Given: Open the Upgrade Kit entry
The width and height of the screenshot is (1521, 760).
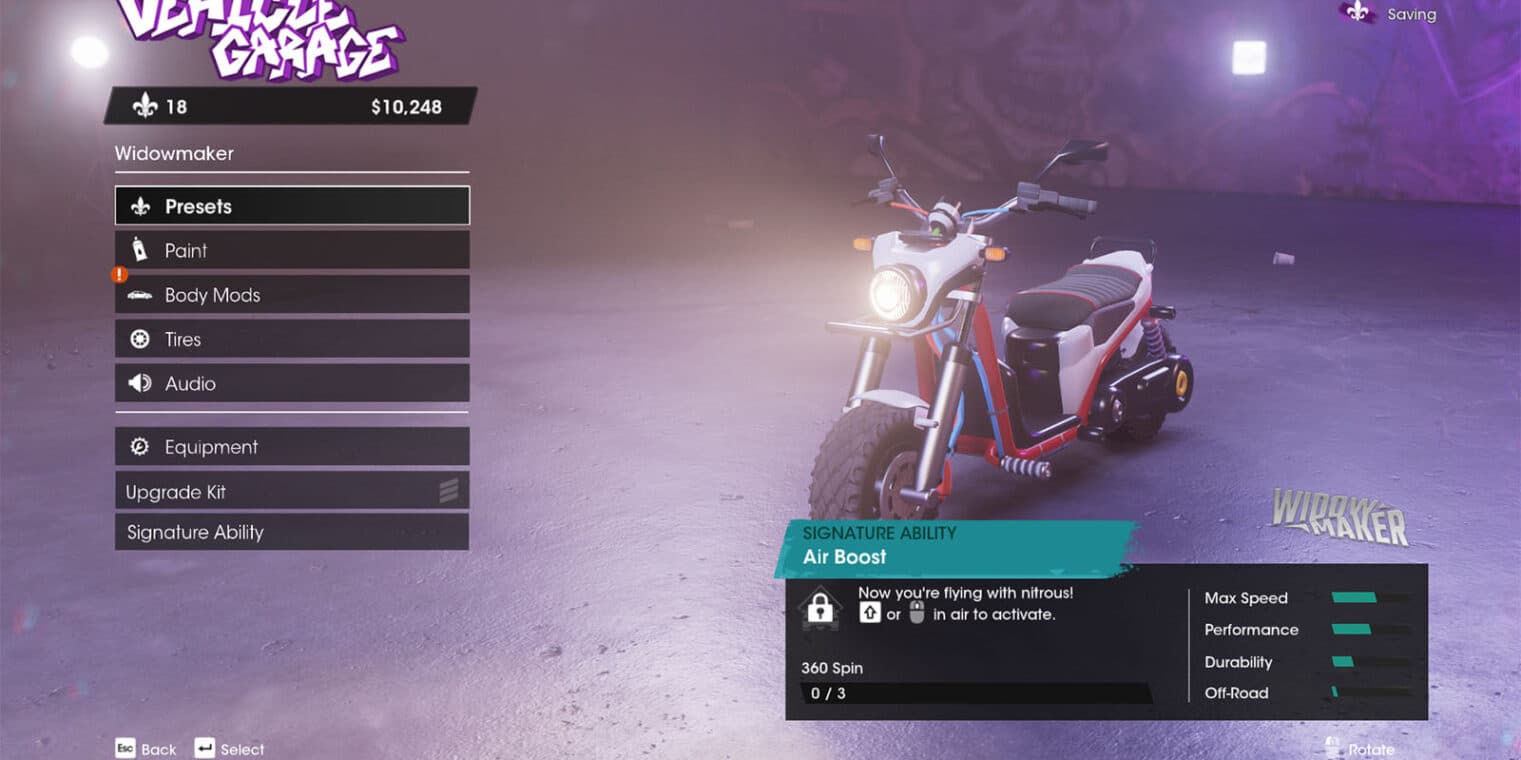Looking at the screenshot, I should point(291,491).
